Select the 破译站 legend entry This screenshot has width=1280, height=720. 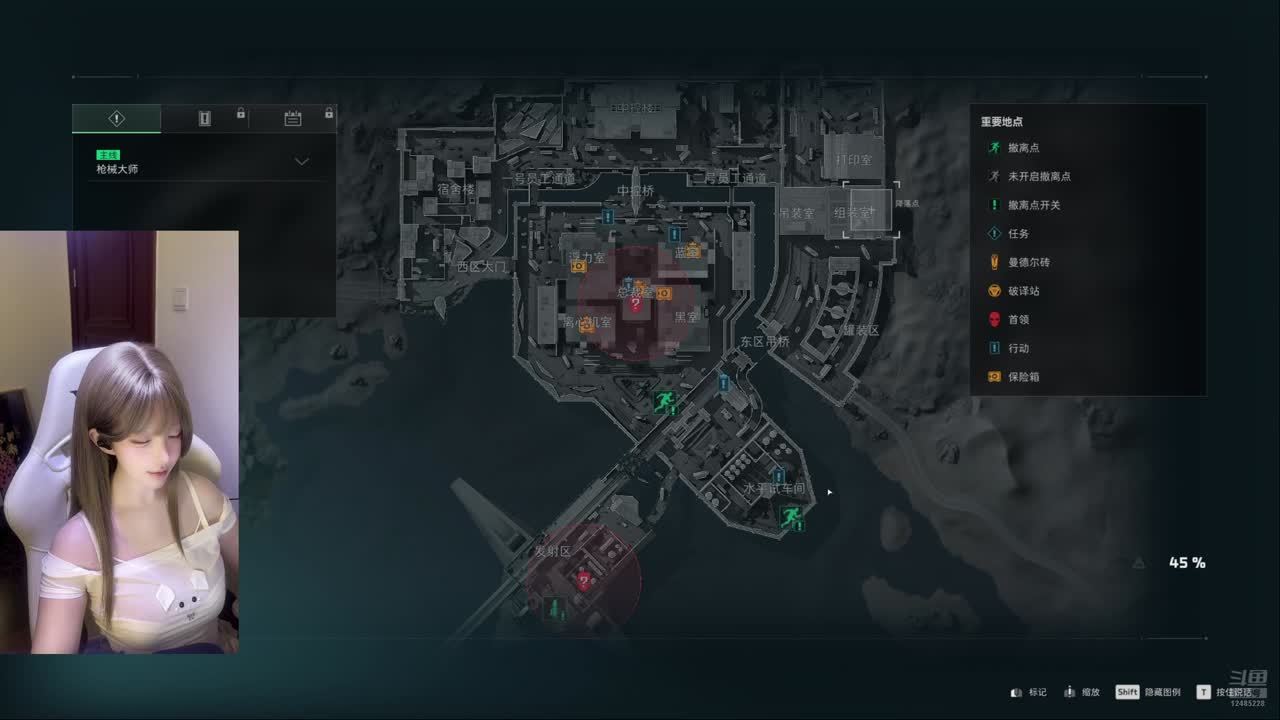pyautogui.click(x=1023, y=291)
